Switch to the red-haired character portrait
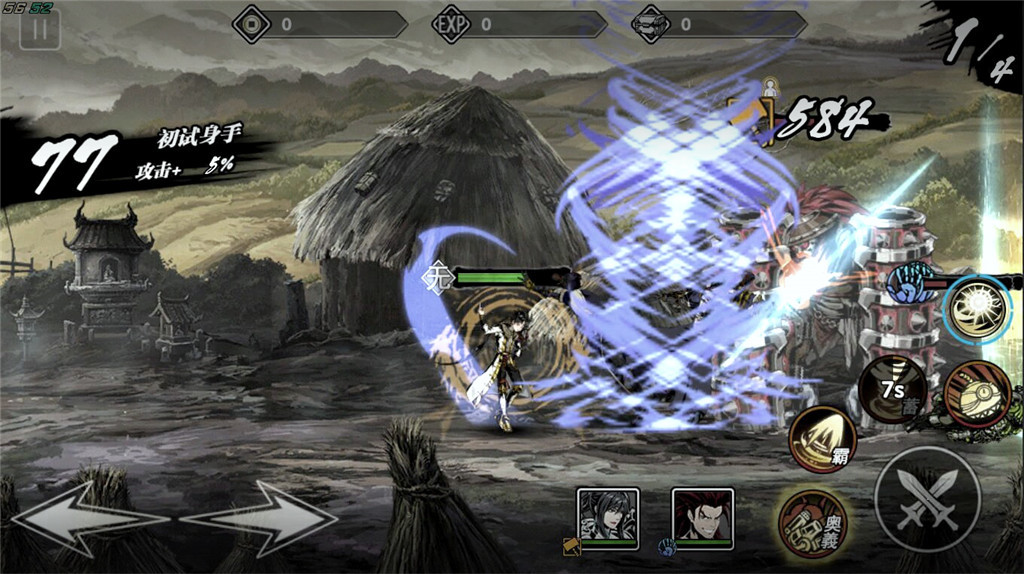The width and height of the screenshot is (1024, 574). tap(702, 518)
